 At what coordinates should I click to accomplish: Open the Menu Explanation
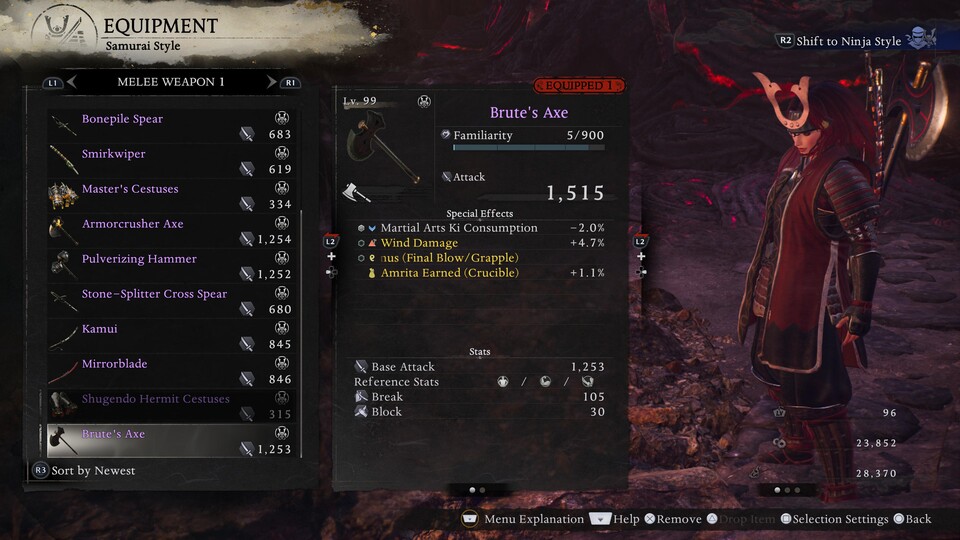point(523,519)
